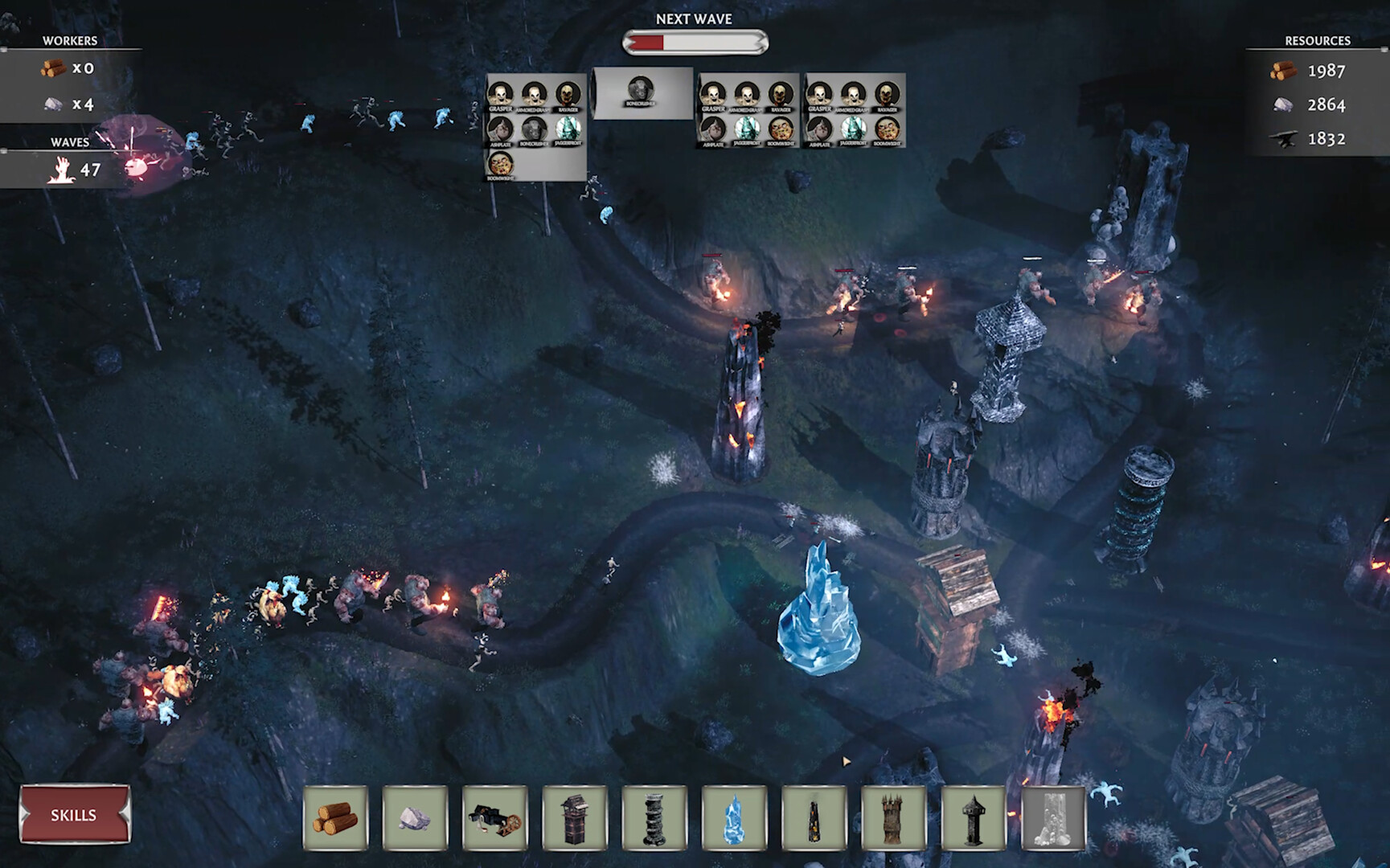Open the SKILLS menu
This screenshot has height=868, width=1390.
(72, 815)
